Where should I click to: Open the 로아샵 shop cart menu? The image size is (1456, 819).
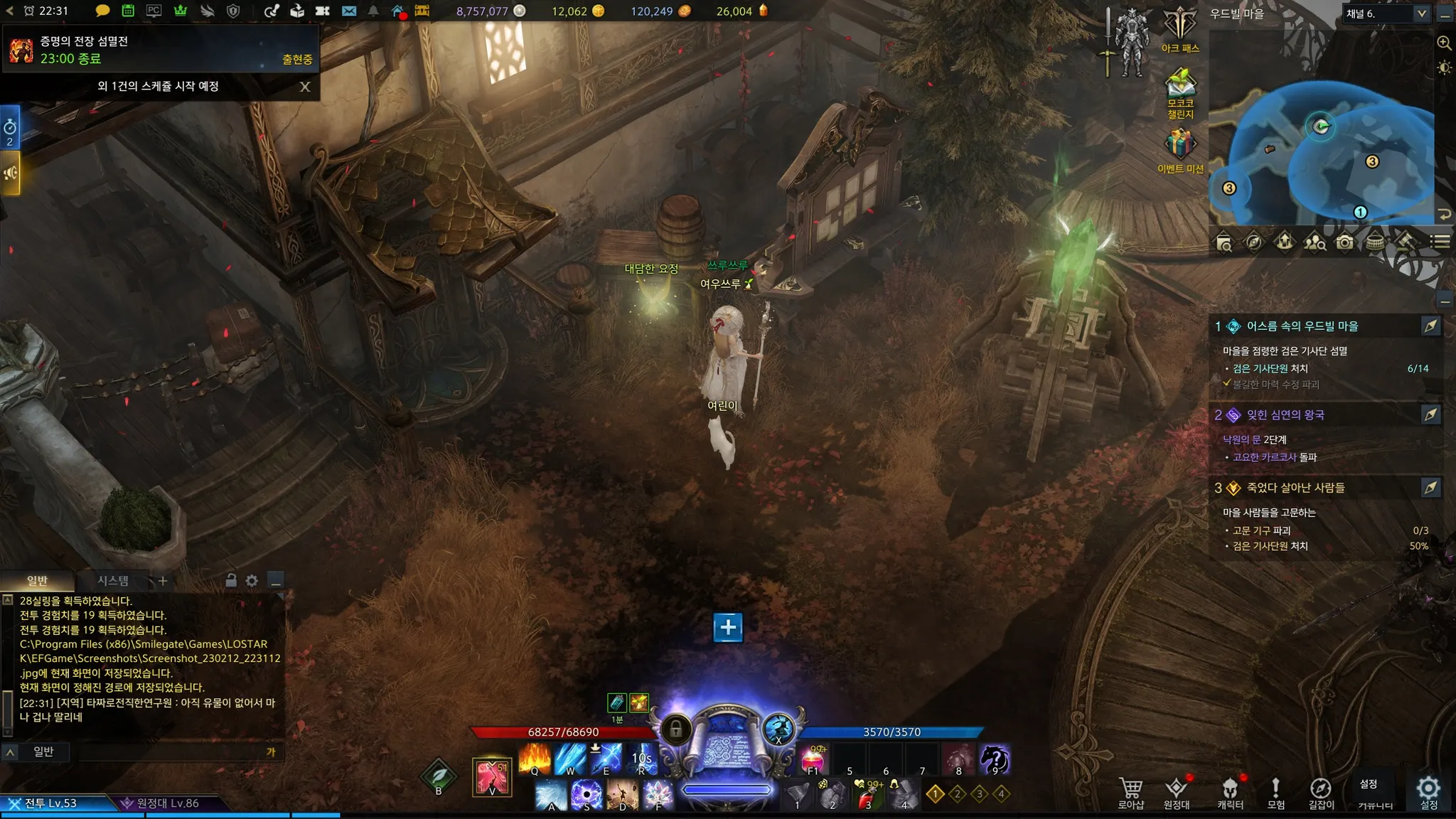tap(1130, 791)
